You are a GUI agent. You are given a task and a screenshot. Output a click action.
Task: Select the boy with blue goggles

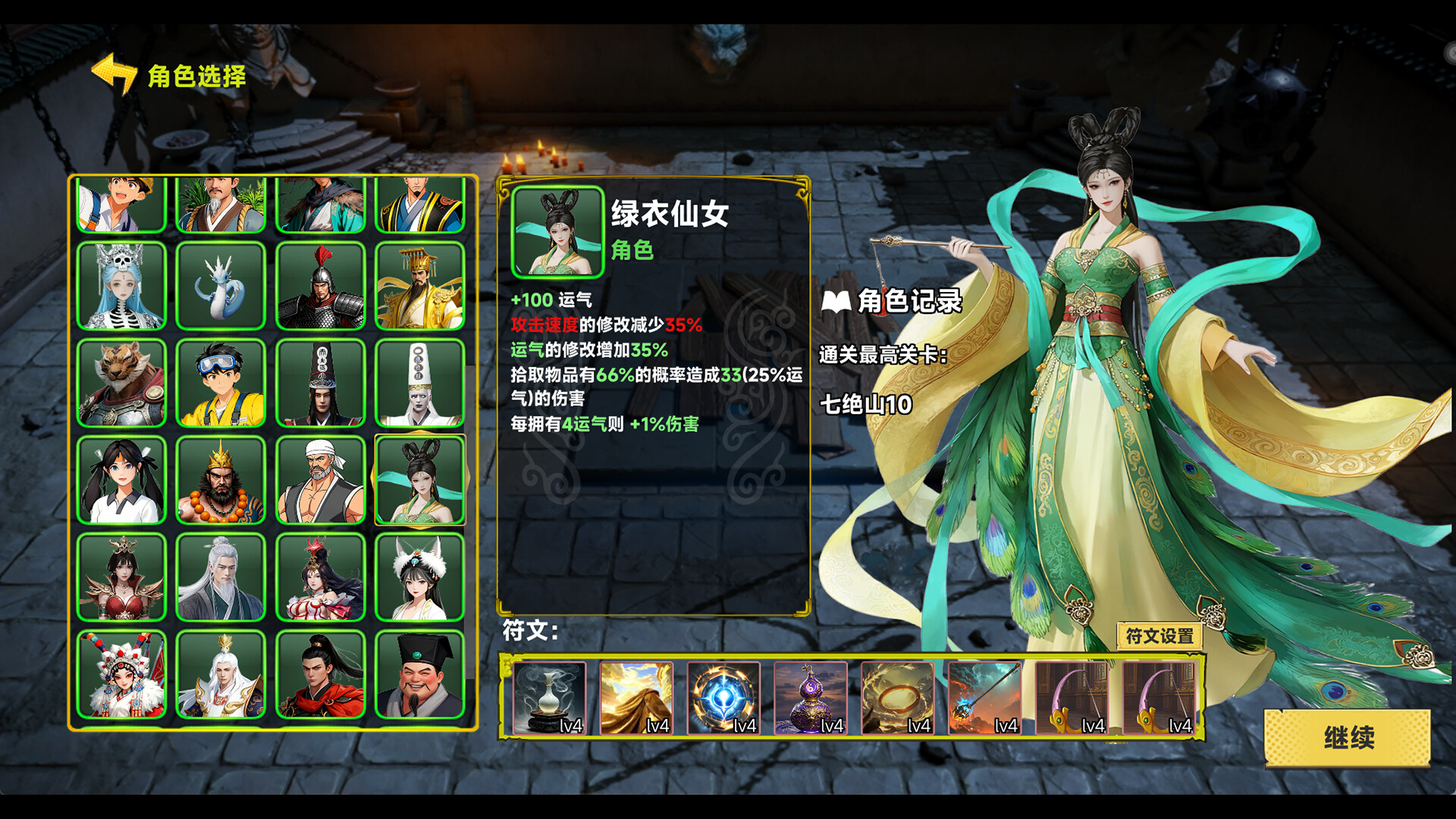click(221, 382)
